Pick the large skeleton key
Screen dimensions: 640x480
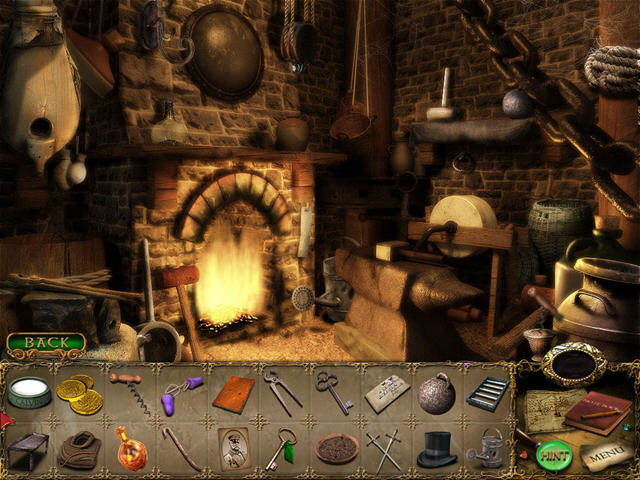pos(334,392)
